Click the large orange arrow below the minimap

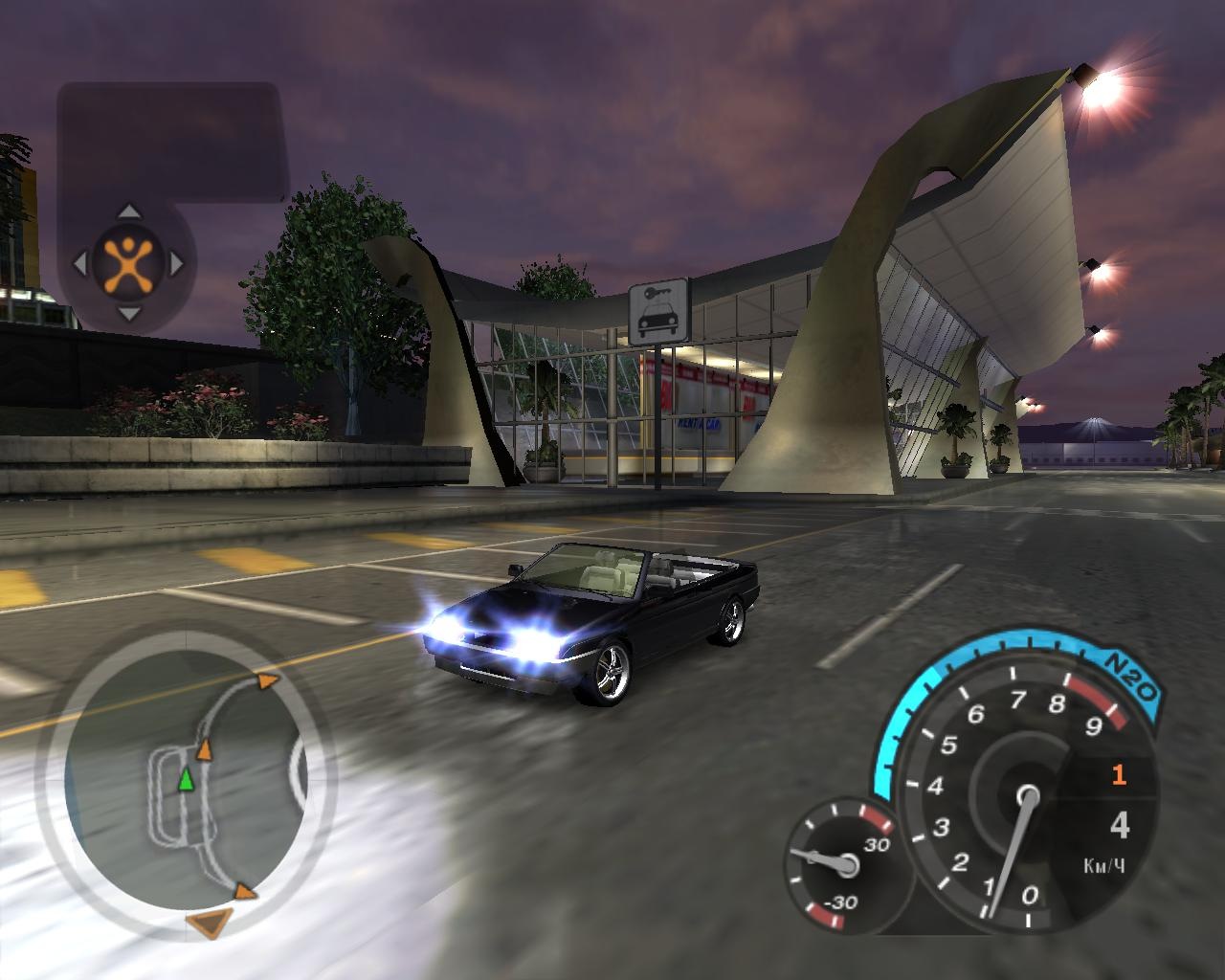pos(209,924)
